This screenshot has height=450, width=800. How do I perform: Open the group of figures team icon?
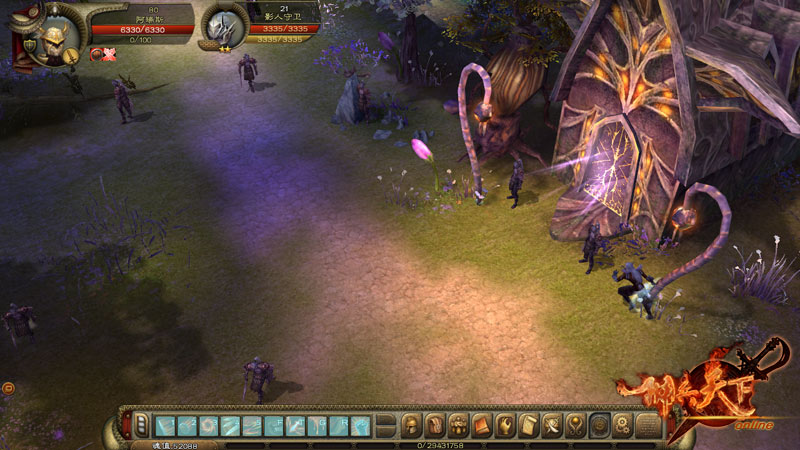459,425
